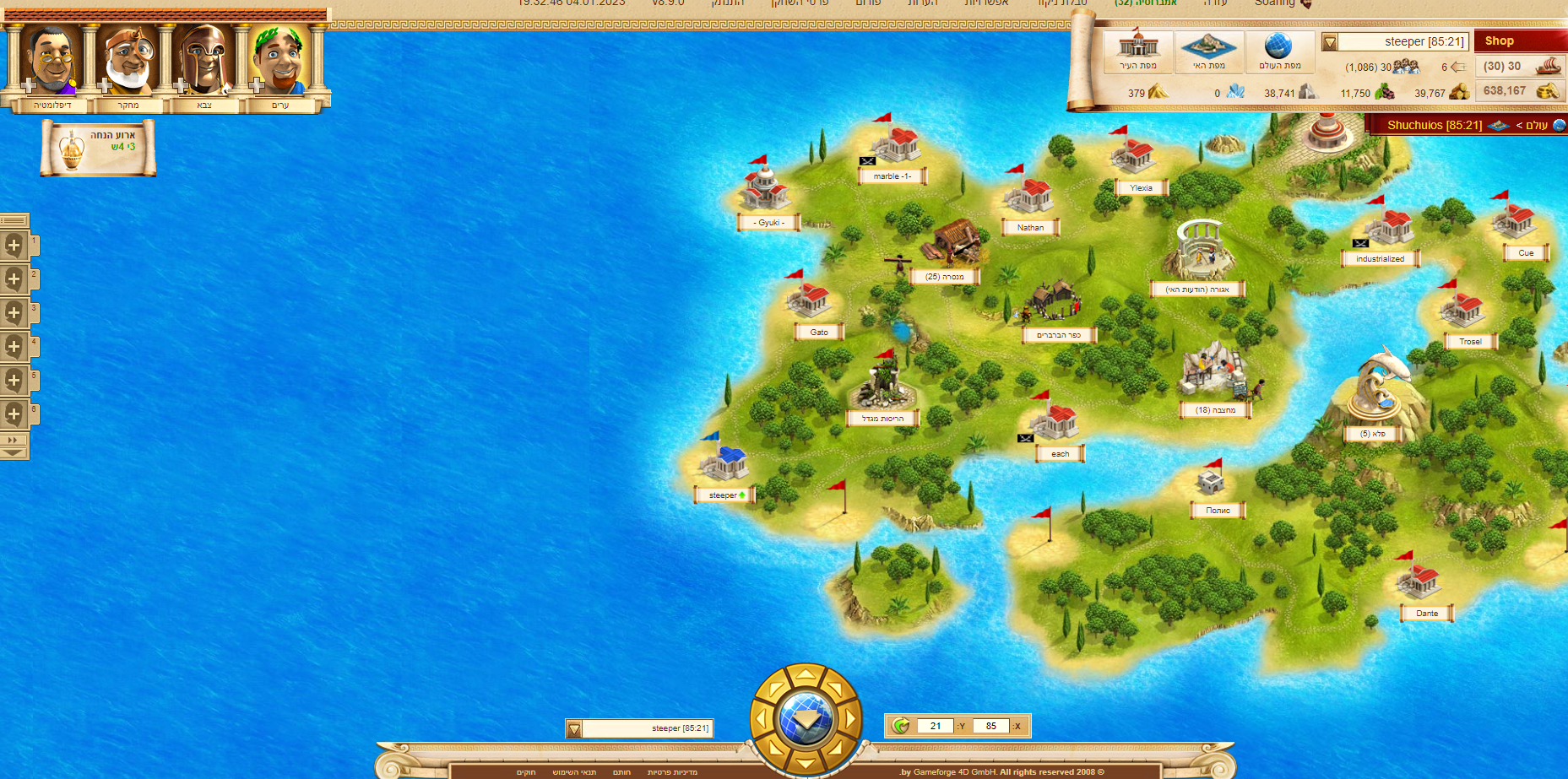Click the left arrow on the golden compass
Image resolution: width=1568 pixels, height=779 pixels.
762,720
